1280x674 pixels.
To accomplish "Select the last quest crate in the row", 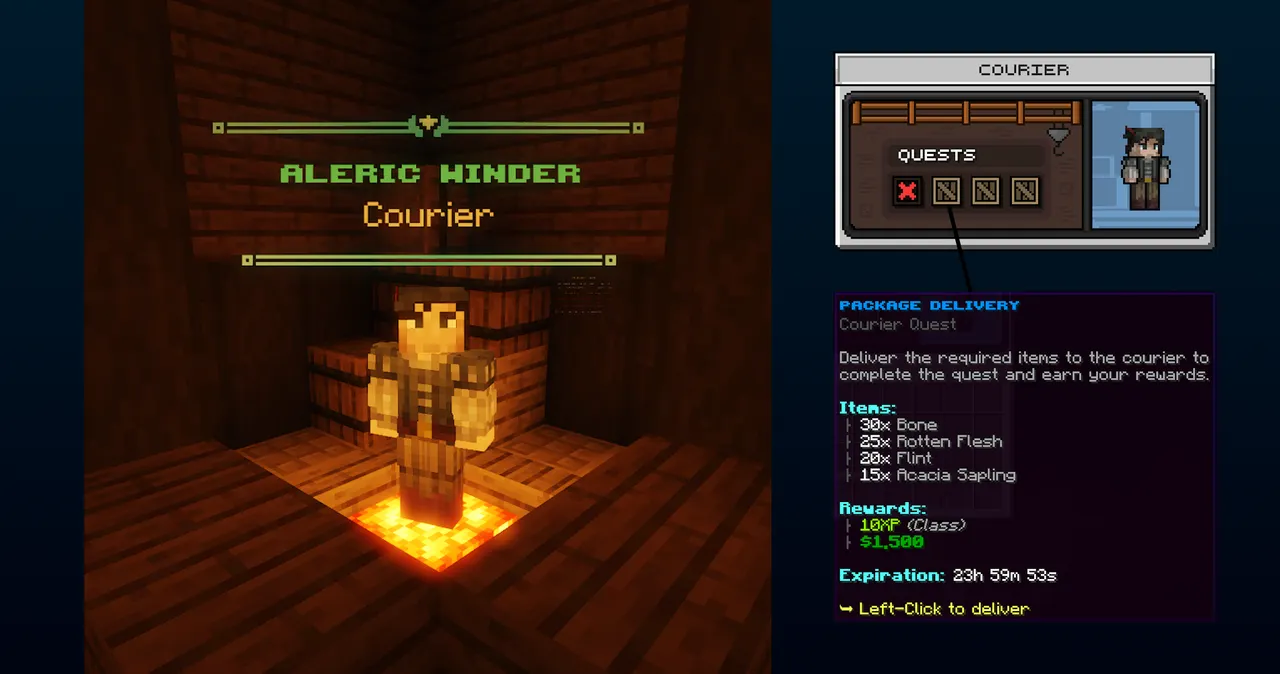I will [x=1024, y=191].
